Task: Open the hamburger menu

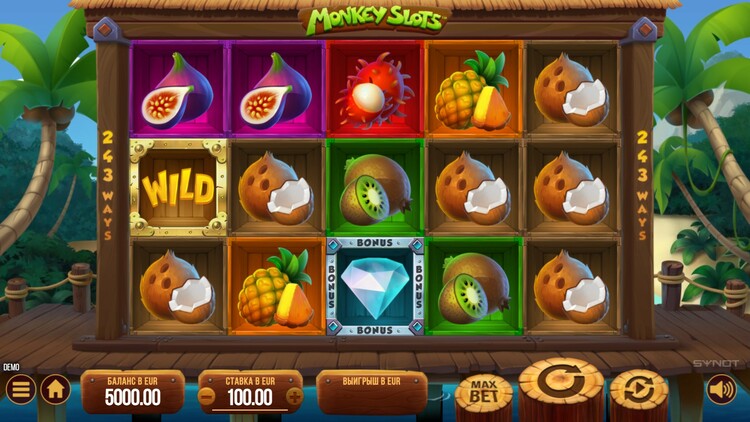Action: pyautogui.click(x=19, y=389)
